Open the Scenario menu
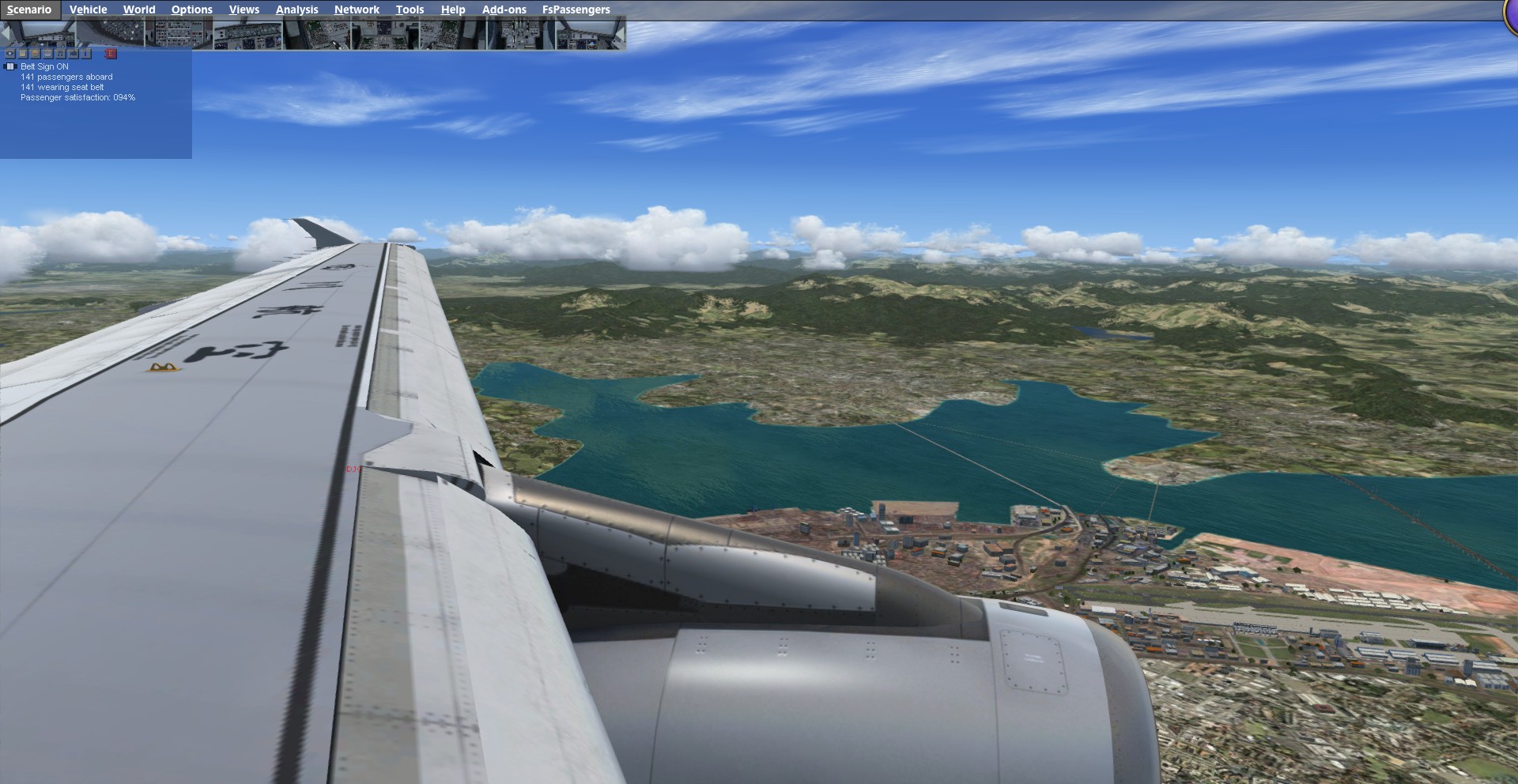1518x784 pixels. pos(29,9)
